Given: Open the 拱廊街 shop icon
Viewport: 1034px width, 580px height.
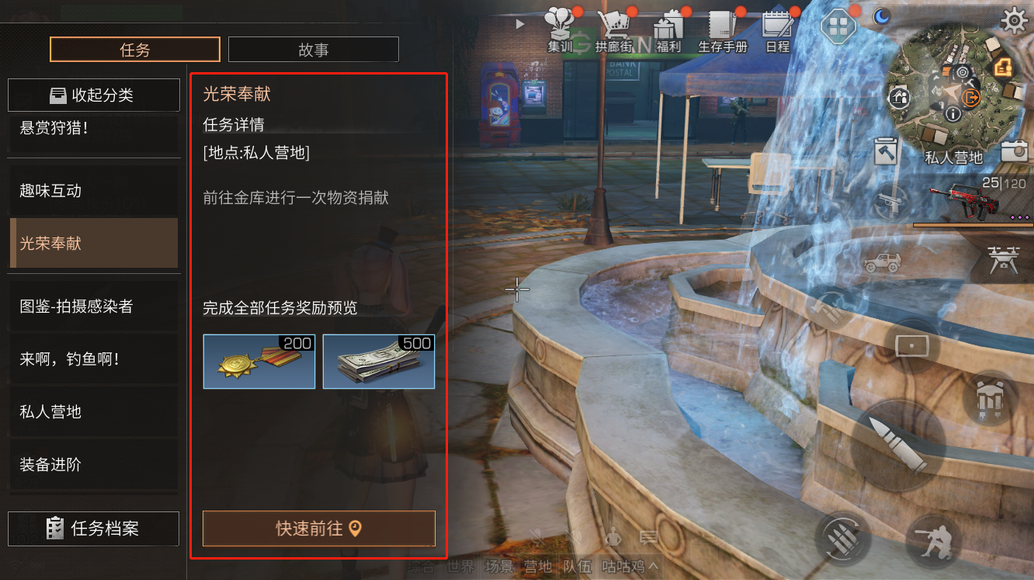Looking at the screenshot, I should coord(613,30).
